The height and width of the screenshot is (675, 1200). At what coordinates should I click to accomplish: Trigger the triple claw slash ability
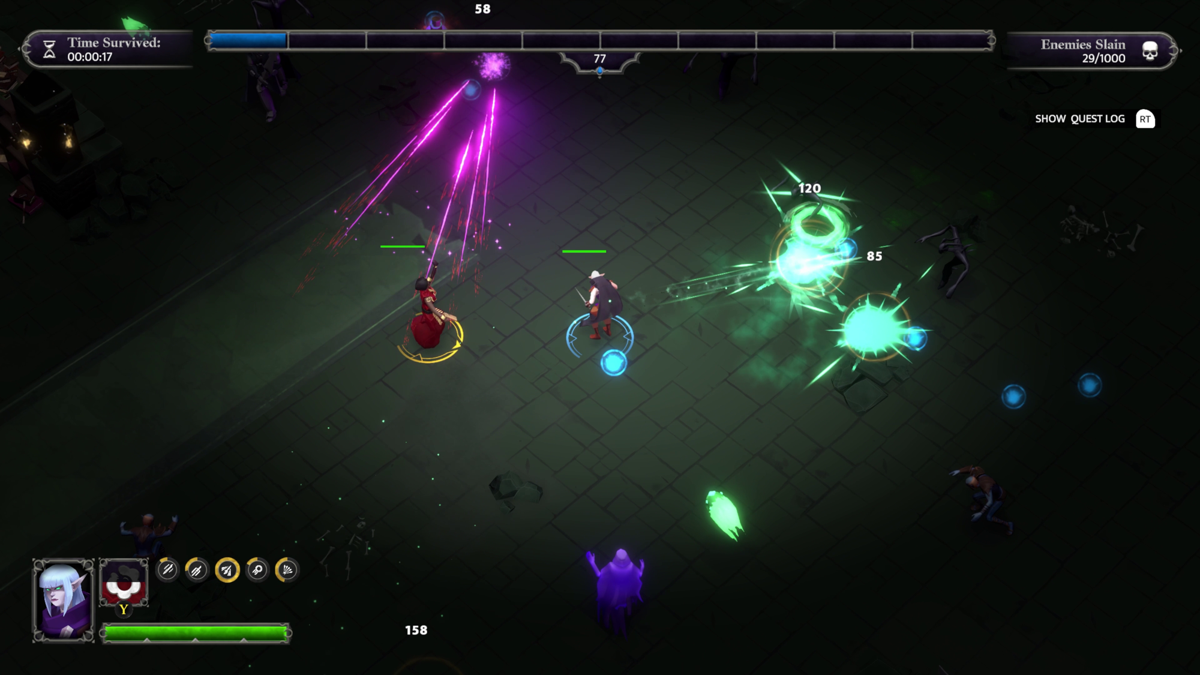197,569
